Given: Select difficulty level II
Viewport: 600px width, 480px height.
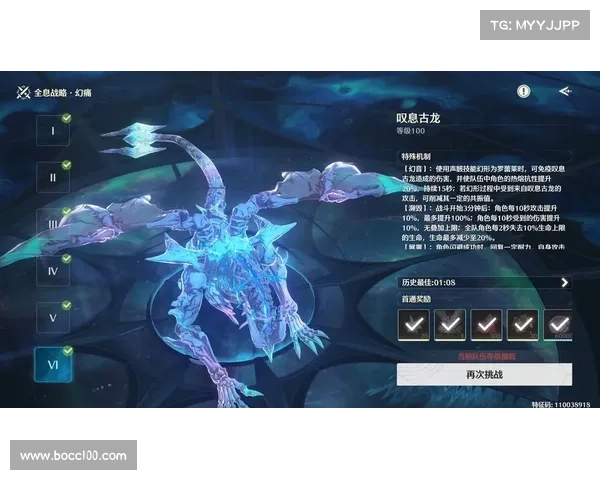Looking at the screenshot, I should (x=52, y=178).
